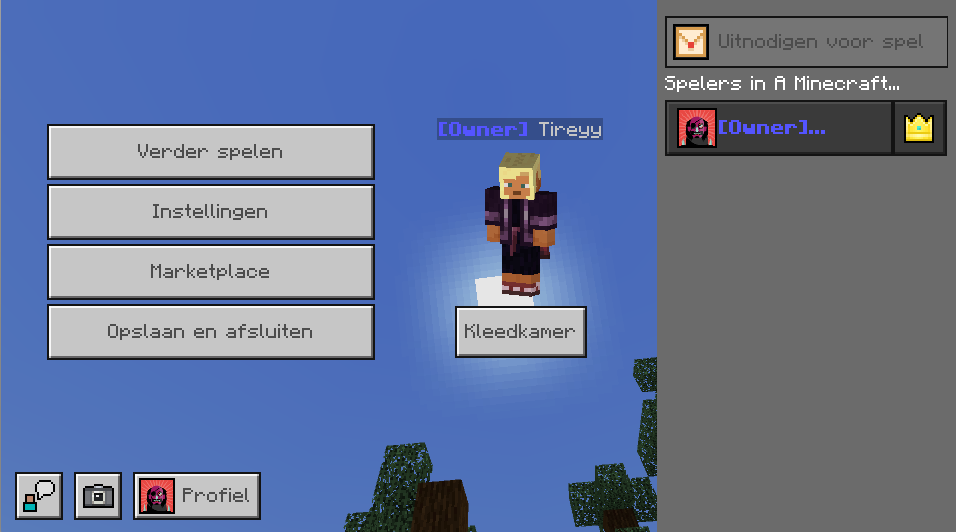Click the yellow crown icon
Image resolution: width=956 pixels, height=532 pixels.
919,128
